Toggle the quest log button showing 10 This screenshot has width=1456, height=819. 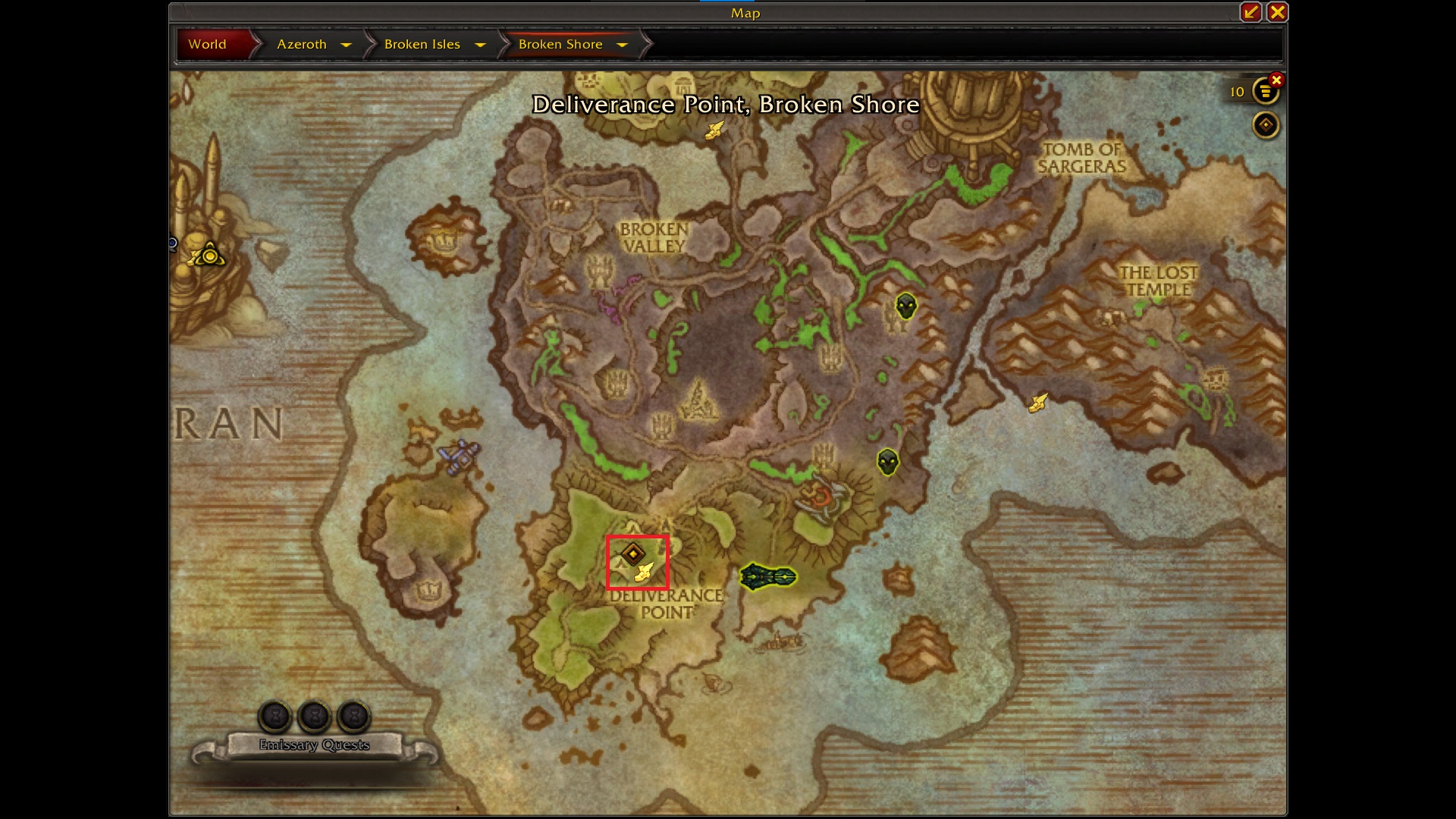(1264, 92)
